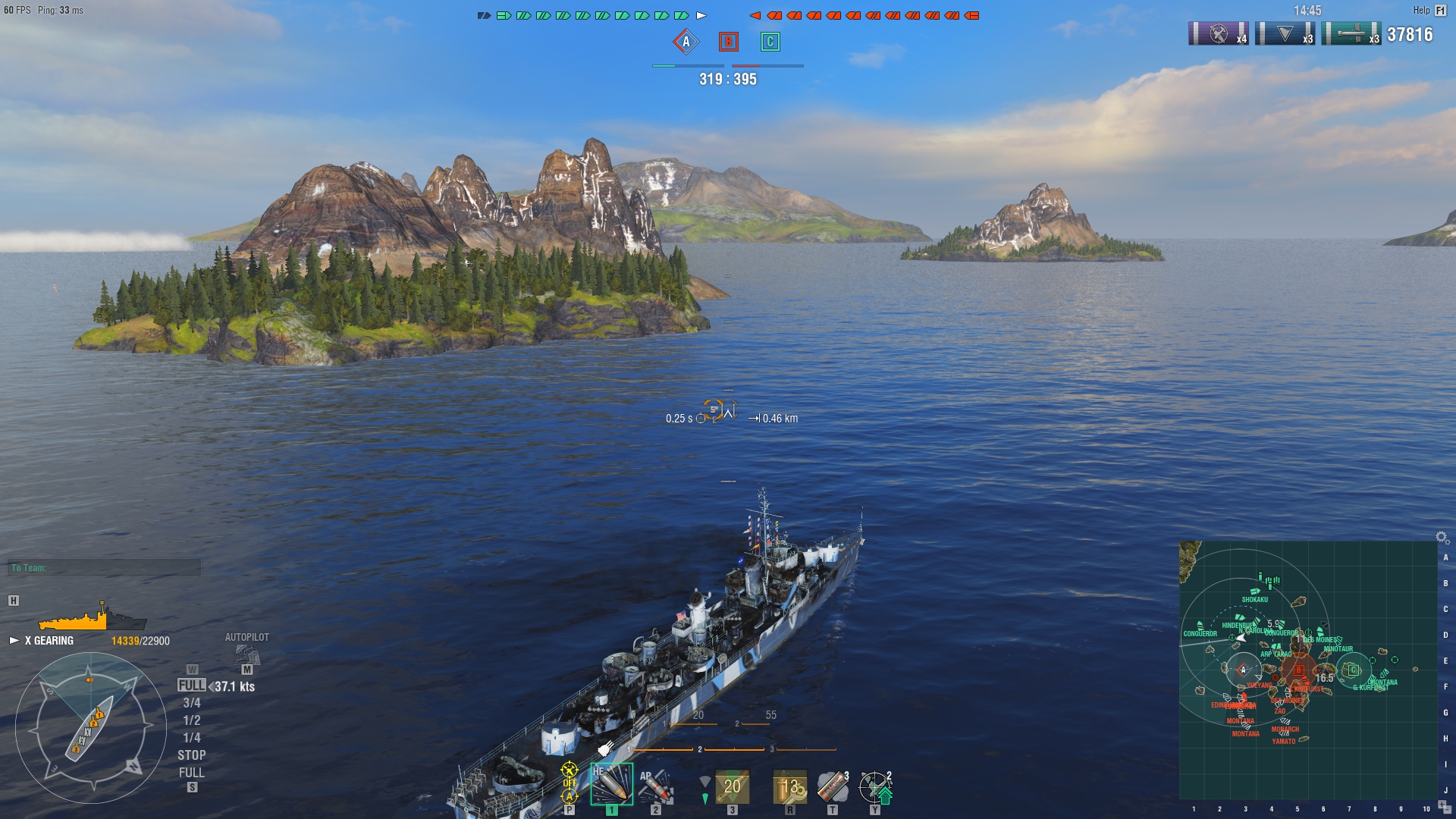The width and height of the screenshot is (1456, 819).
Task: Select the torpedo launcher weapon slot
Action: 732,786
